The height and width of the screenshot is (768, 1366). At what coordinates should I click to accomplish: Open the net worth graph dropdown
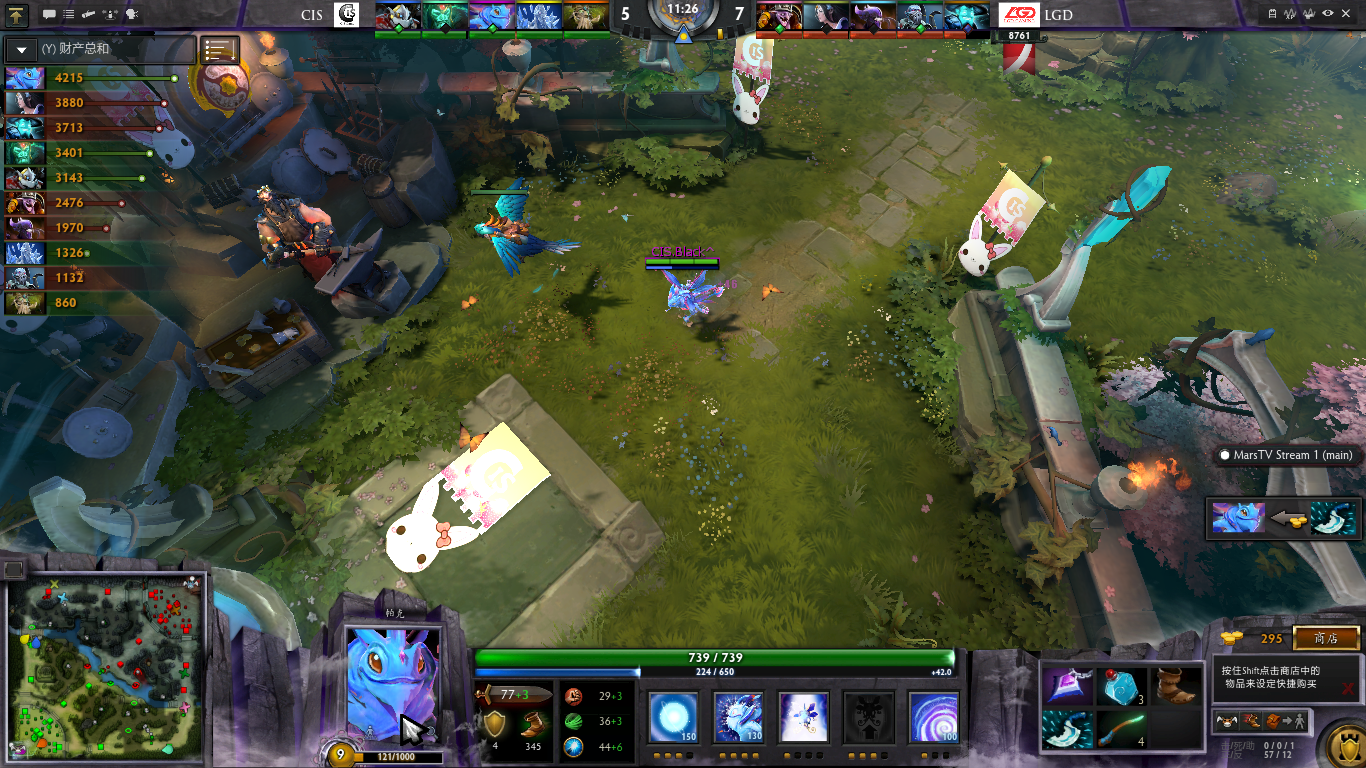point(21,49)
